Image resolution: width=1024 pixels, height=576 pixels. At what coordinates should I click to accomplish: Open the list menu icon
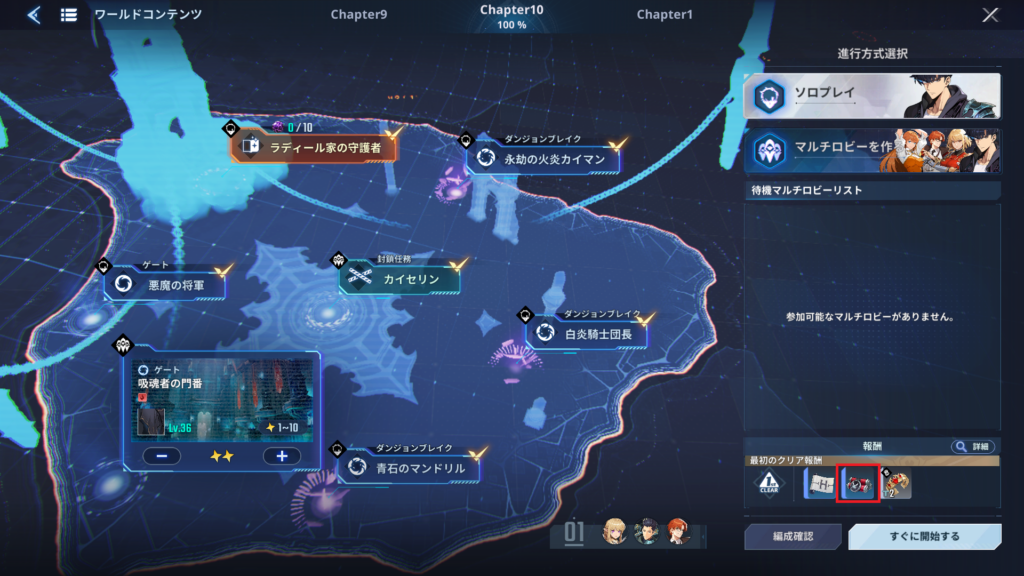pyautogui.click(x=69, y=15)
